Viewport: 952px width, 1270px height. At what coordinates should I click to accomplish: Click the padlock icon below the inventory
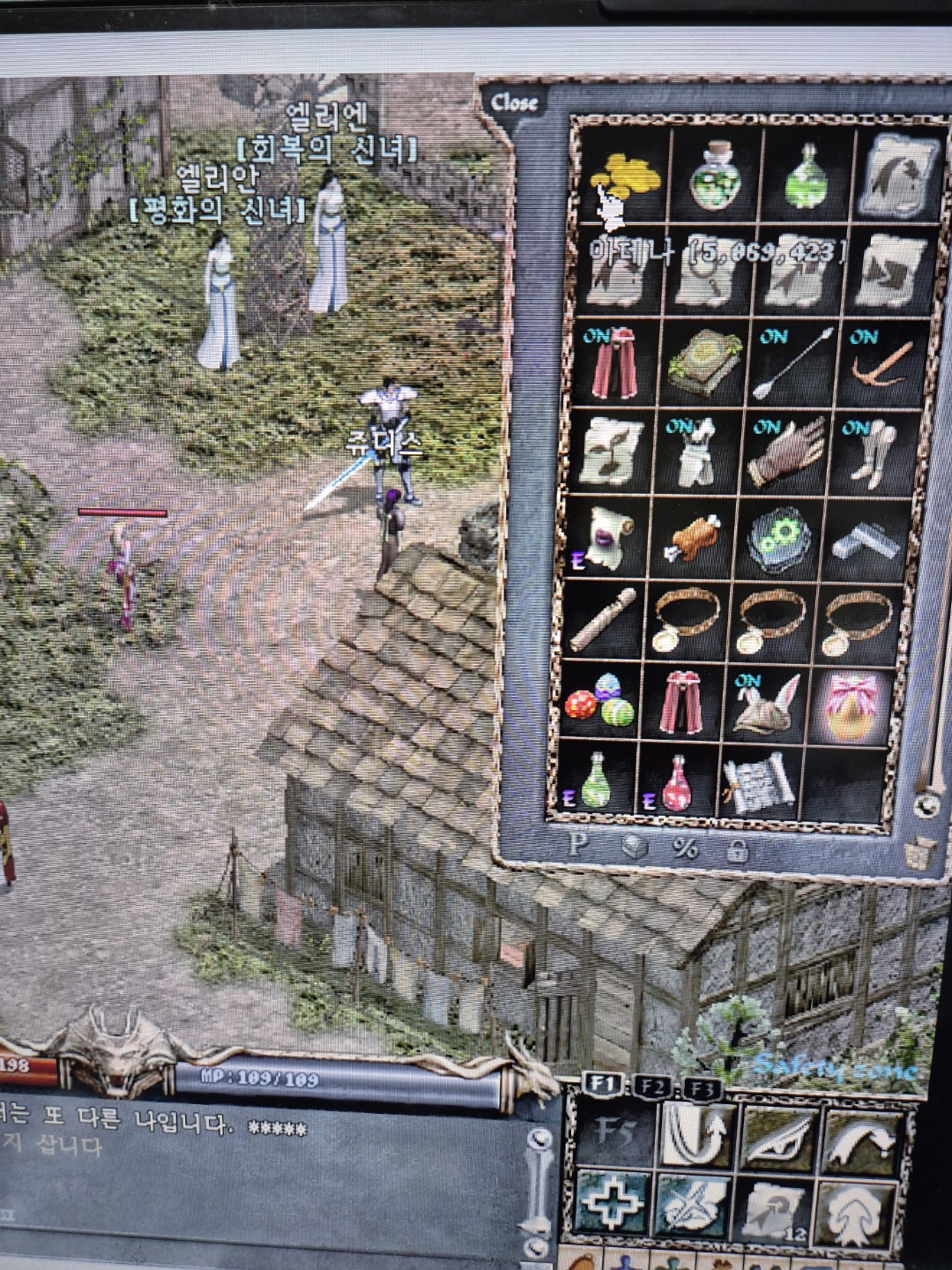736,849
